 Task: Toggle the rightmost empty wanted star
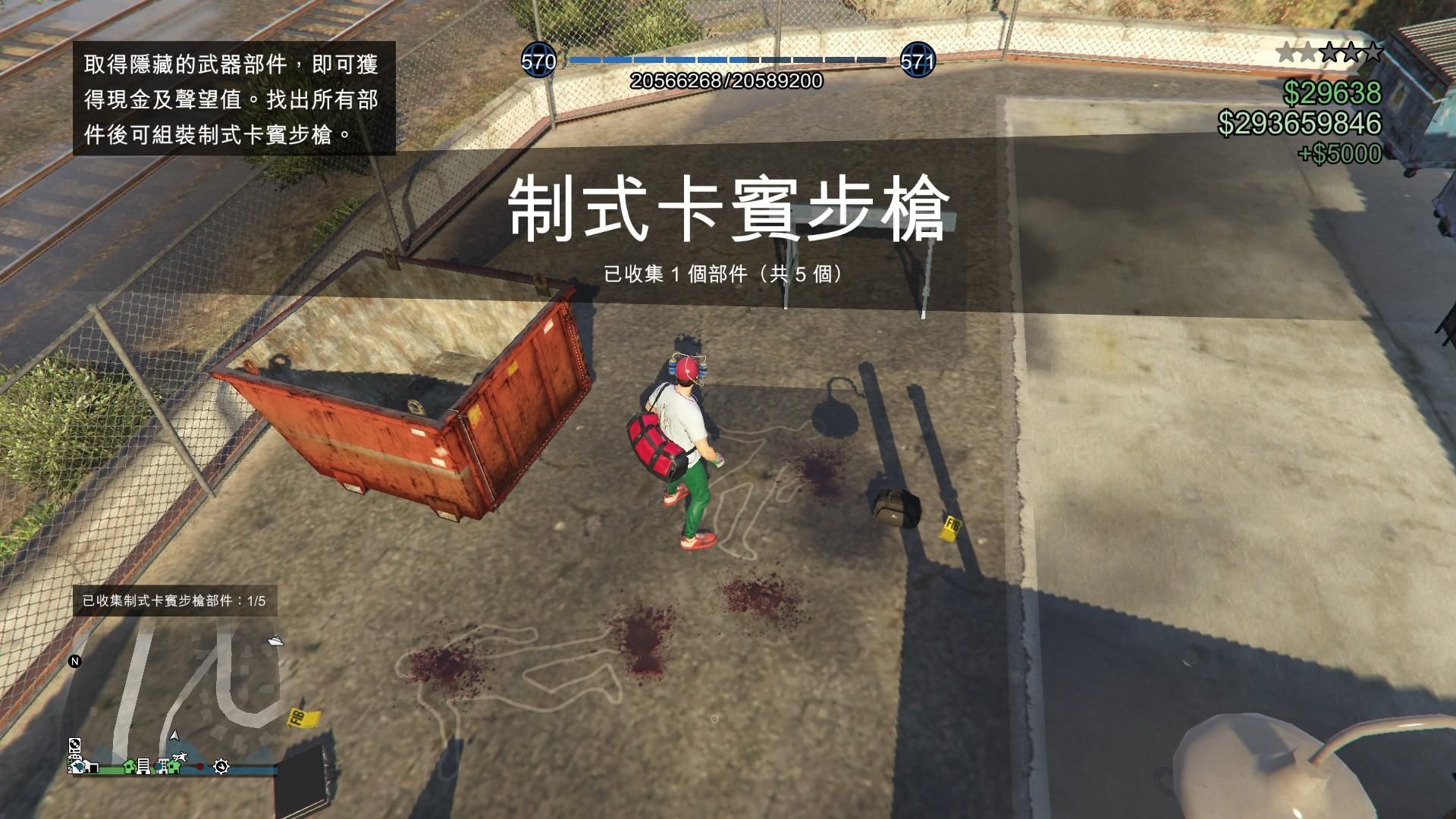1373,52
